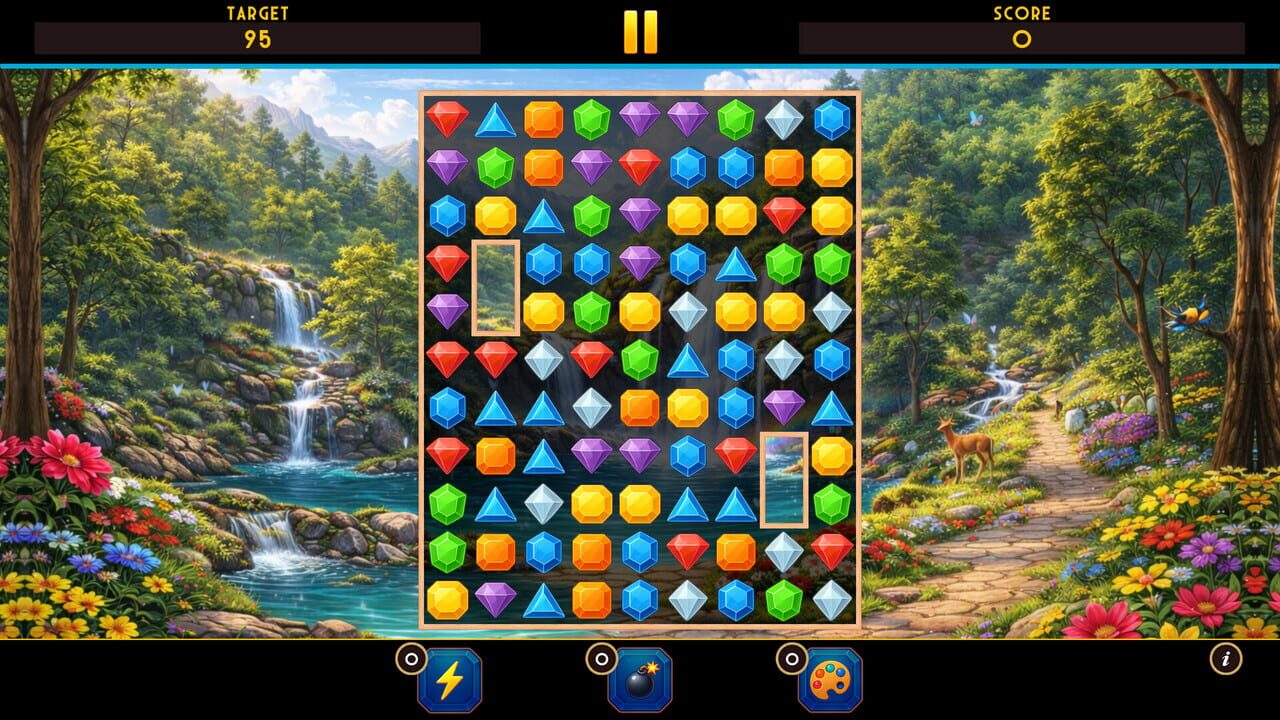Select the highlighted empty slot near the bottom right
Viewport: 1280px width, 720px height.
coord(784,481)
